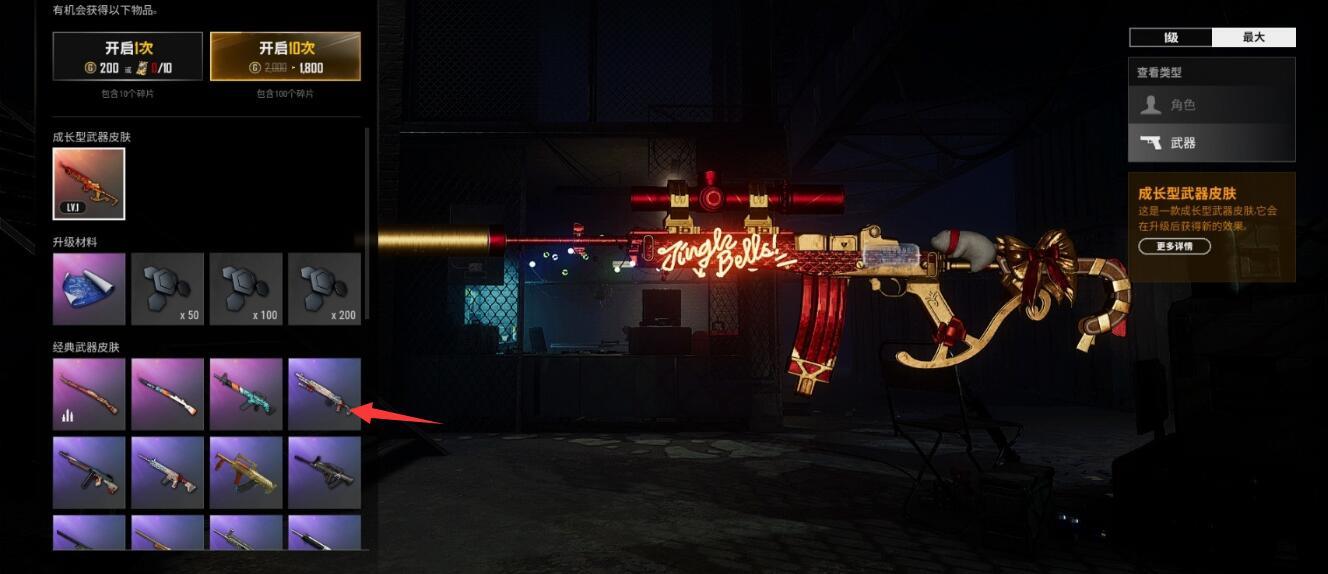1328x574 pixels.
Task: Pick the x 50 polymer material slot
Action: pos(167,289)
